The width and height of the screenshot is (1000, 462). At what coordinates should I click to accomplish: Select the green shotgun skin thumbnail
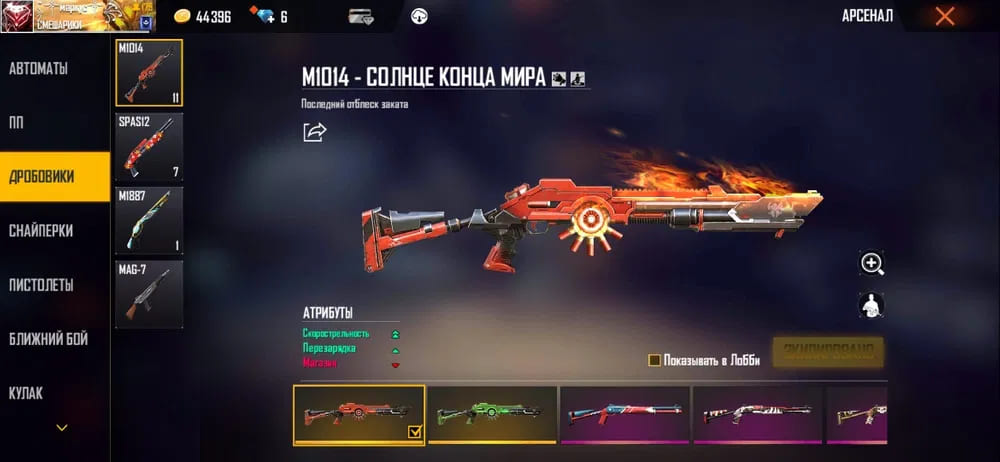(491, 413)
